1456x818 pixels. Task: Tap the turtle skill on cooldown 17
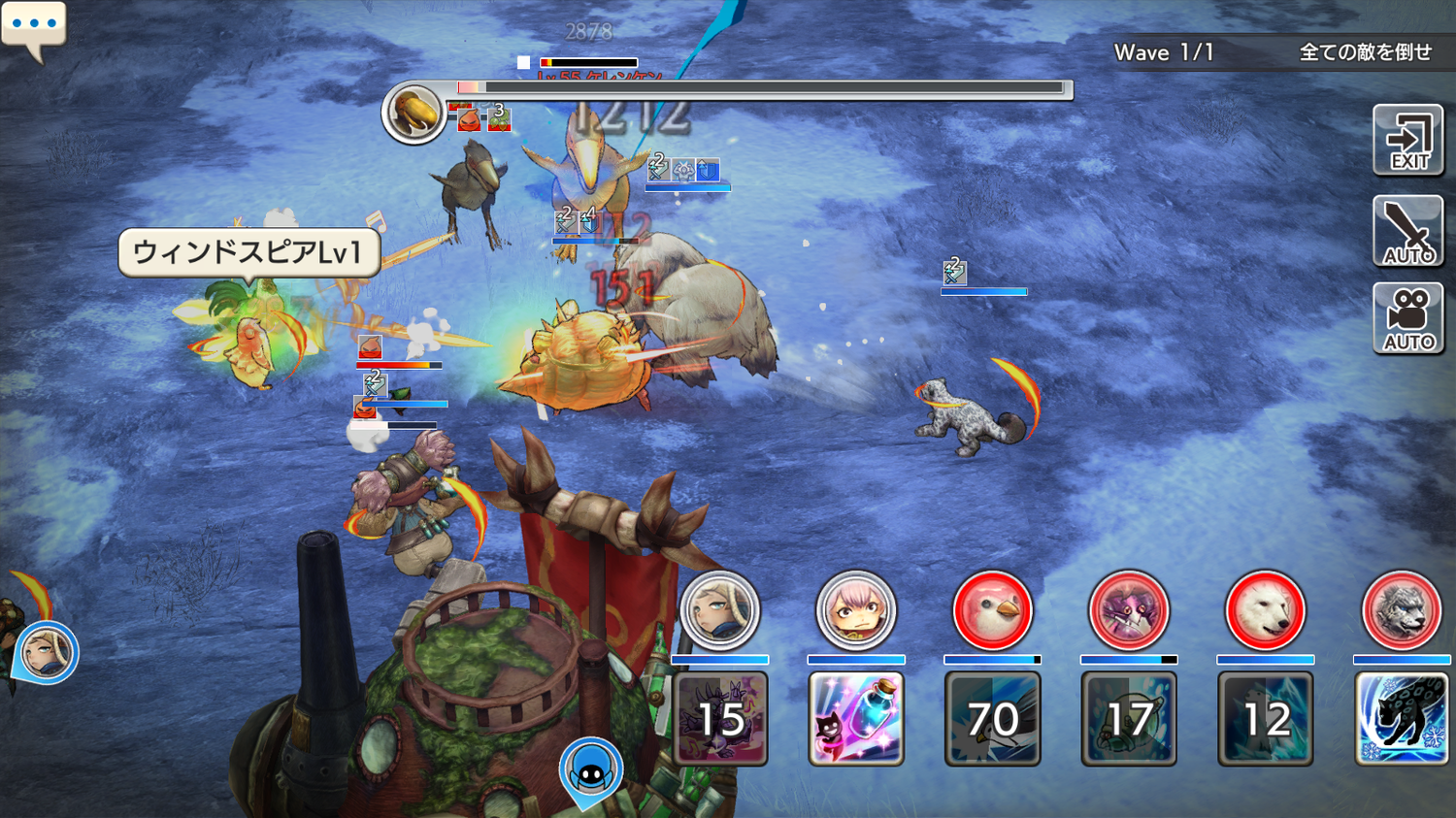click(x=1128, y=719)
